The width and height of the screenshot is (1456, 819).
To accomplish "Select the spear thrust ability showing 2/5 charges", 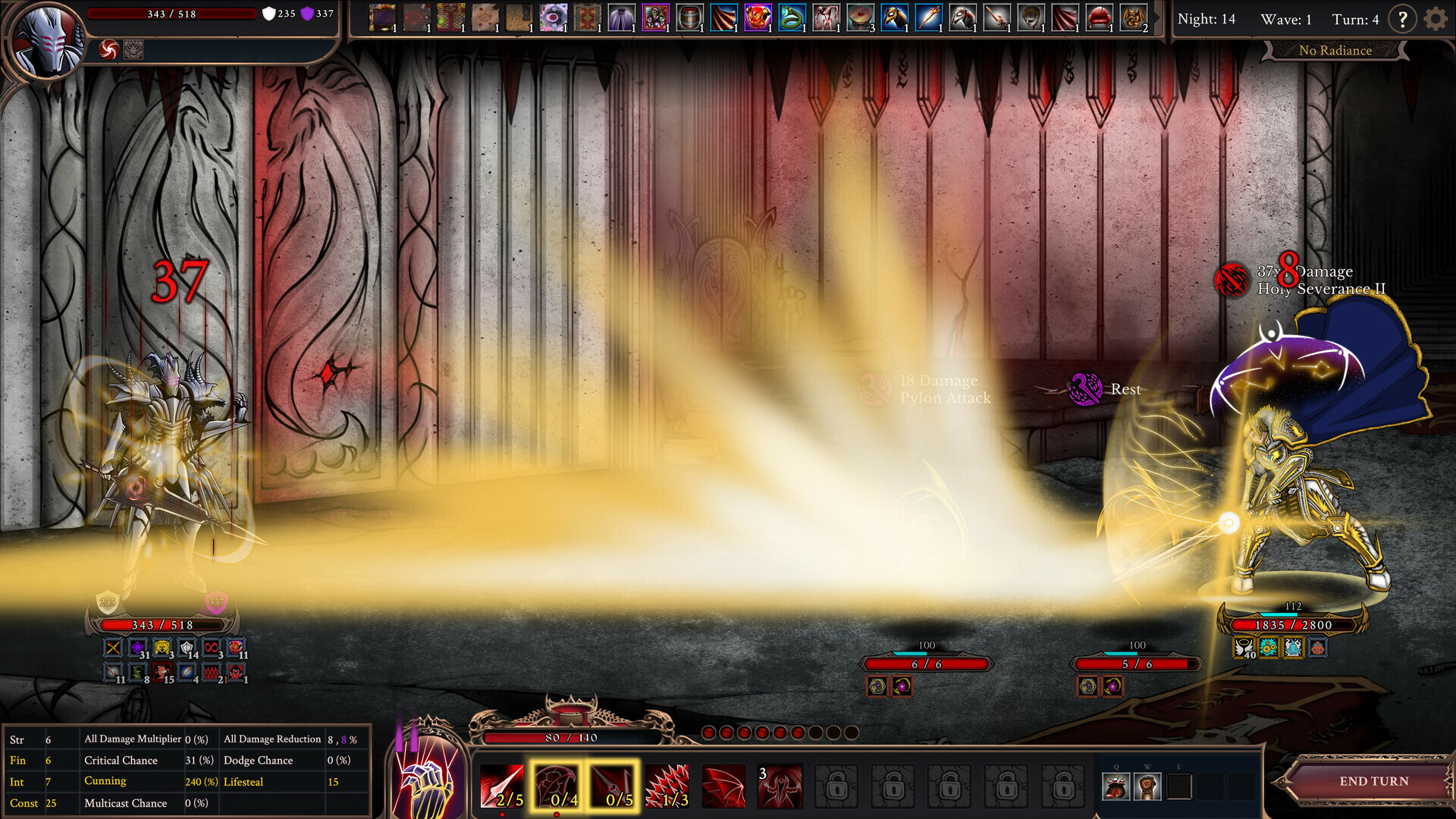I will pyautogui.click(x=502, y=787).
